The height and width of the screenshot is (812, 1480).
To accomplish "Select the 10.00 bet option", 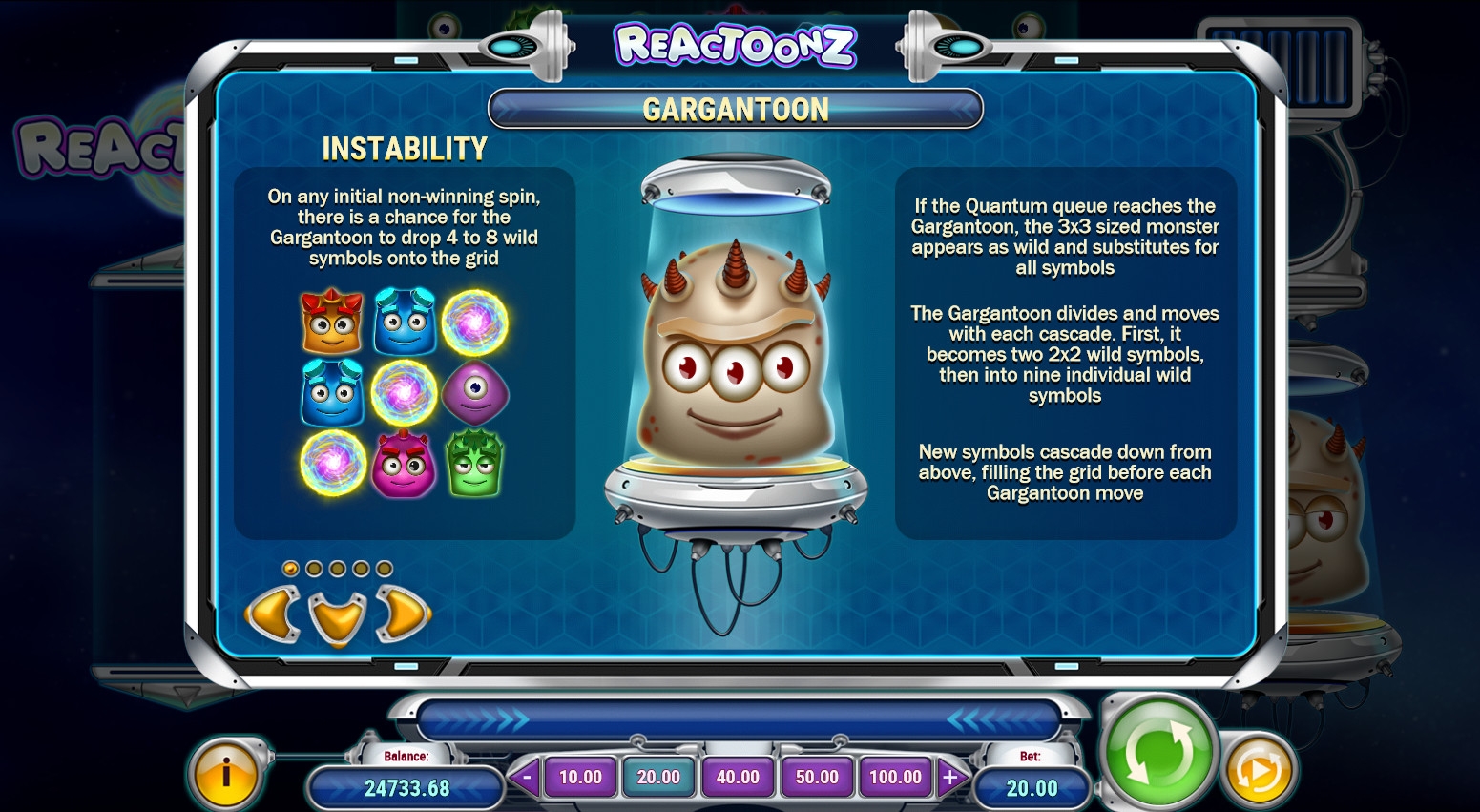I will [580, 777].
